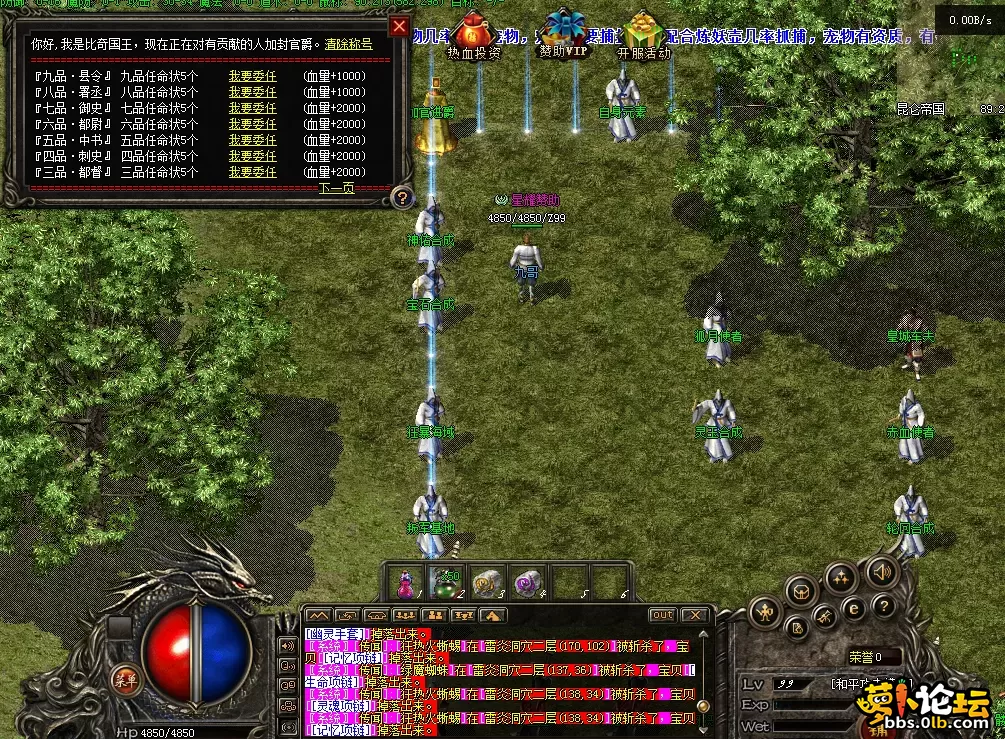Click the 清除称号 (clear title) link
The height and width of the screenshot is (739, 1005).
pos(348,45)
